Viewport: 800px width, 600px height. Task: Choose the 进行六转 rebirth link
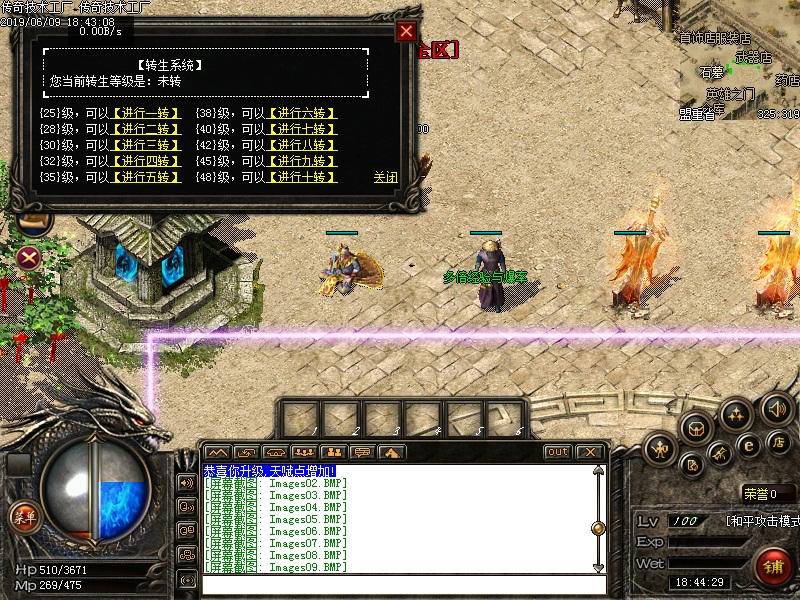[301, 114]
